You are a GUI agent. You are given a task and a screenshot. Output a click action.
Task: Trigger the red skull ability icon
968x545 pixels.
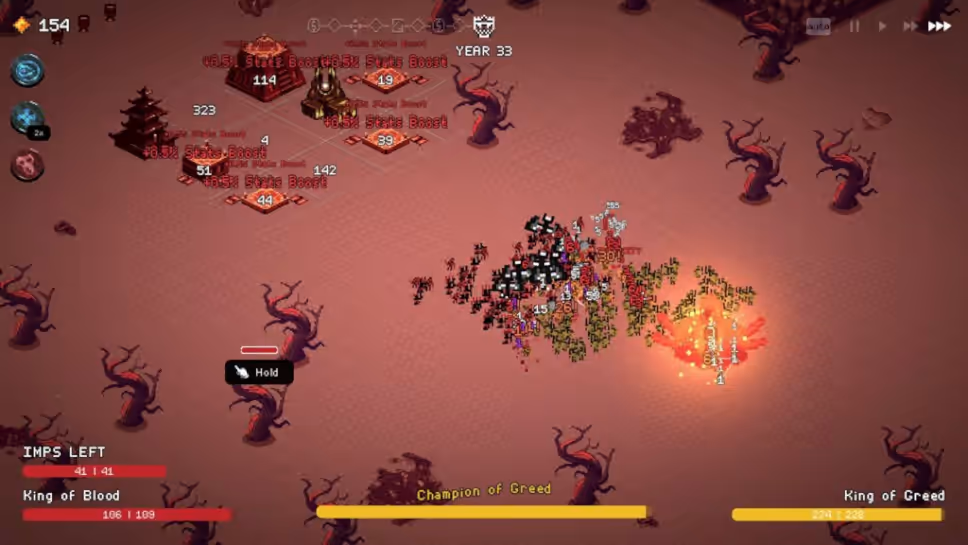pyautogui.click(x=28, y=165)
